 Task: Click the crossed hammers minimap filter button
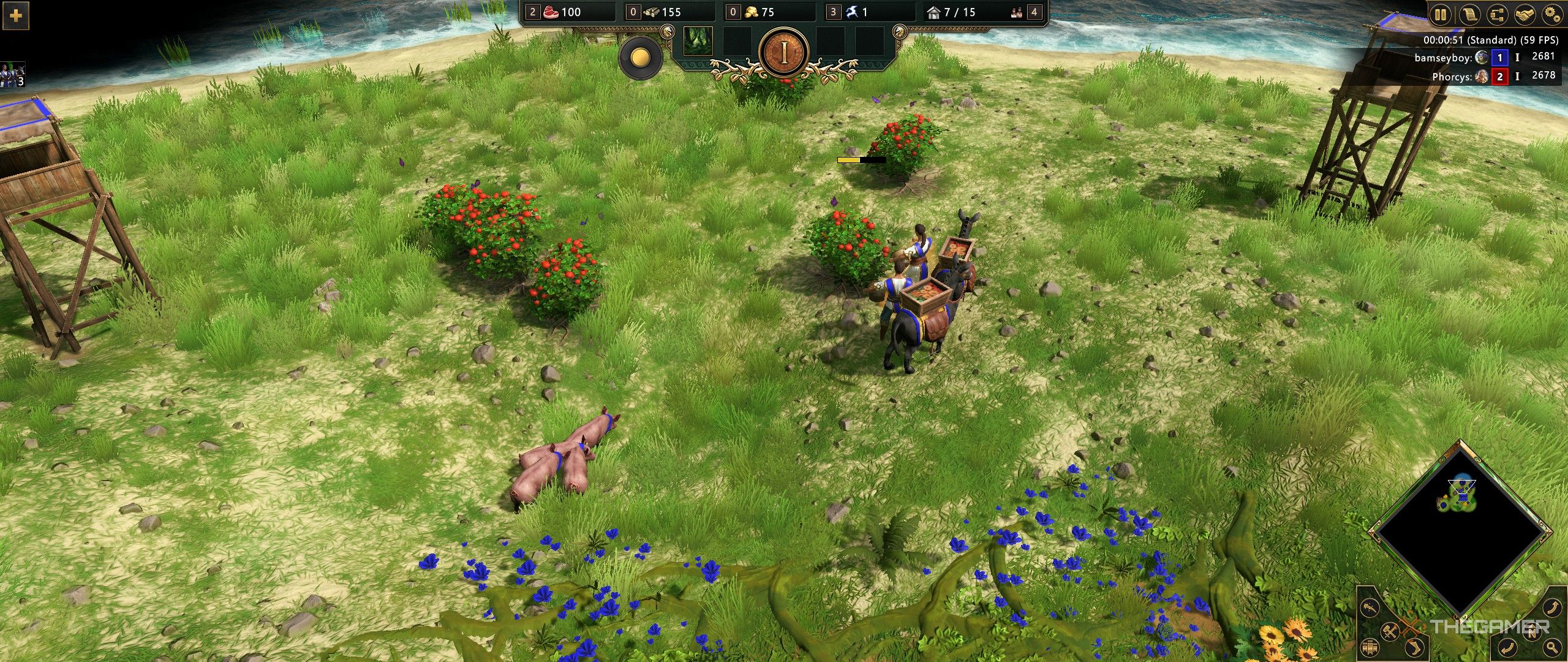(x=1390, y=631)
